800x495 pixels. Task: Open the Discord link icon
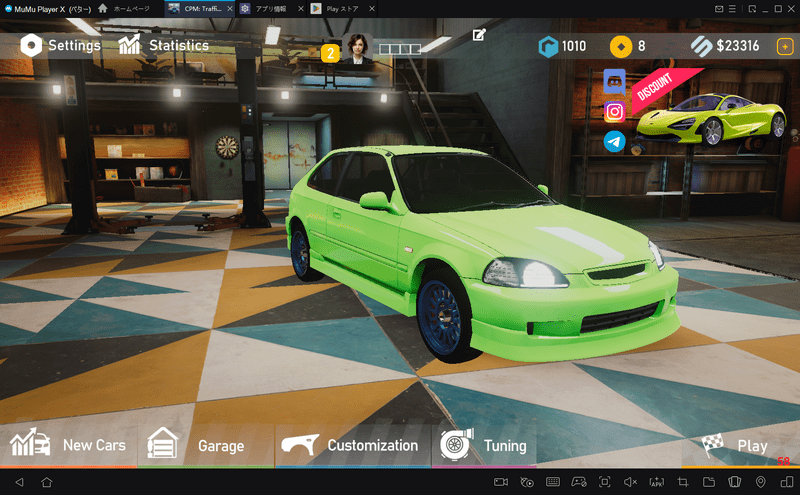(614, 82)
